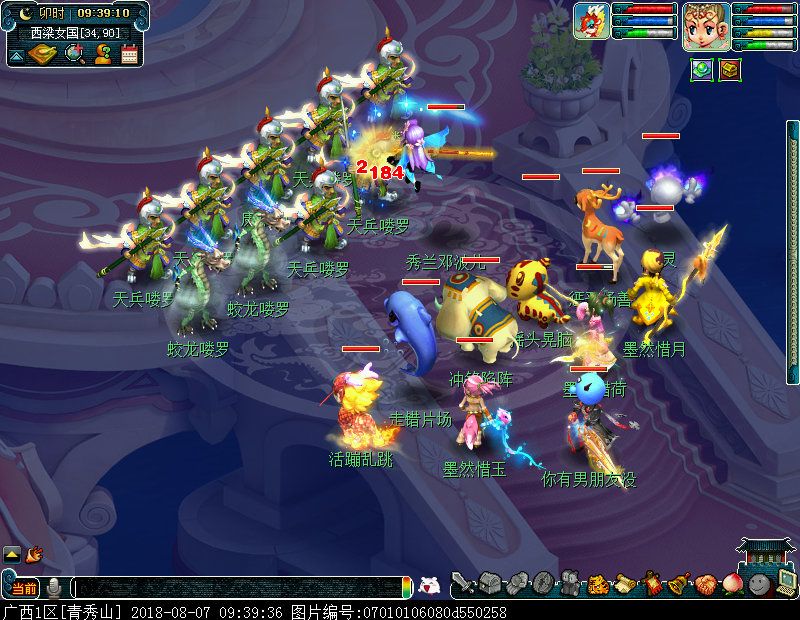Open the tiger icon in the toolbar
This screenshot has height=620, width=800.
click(598, 582)
